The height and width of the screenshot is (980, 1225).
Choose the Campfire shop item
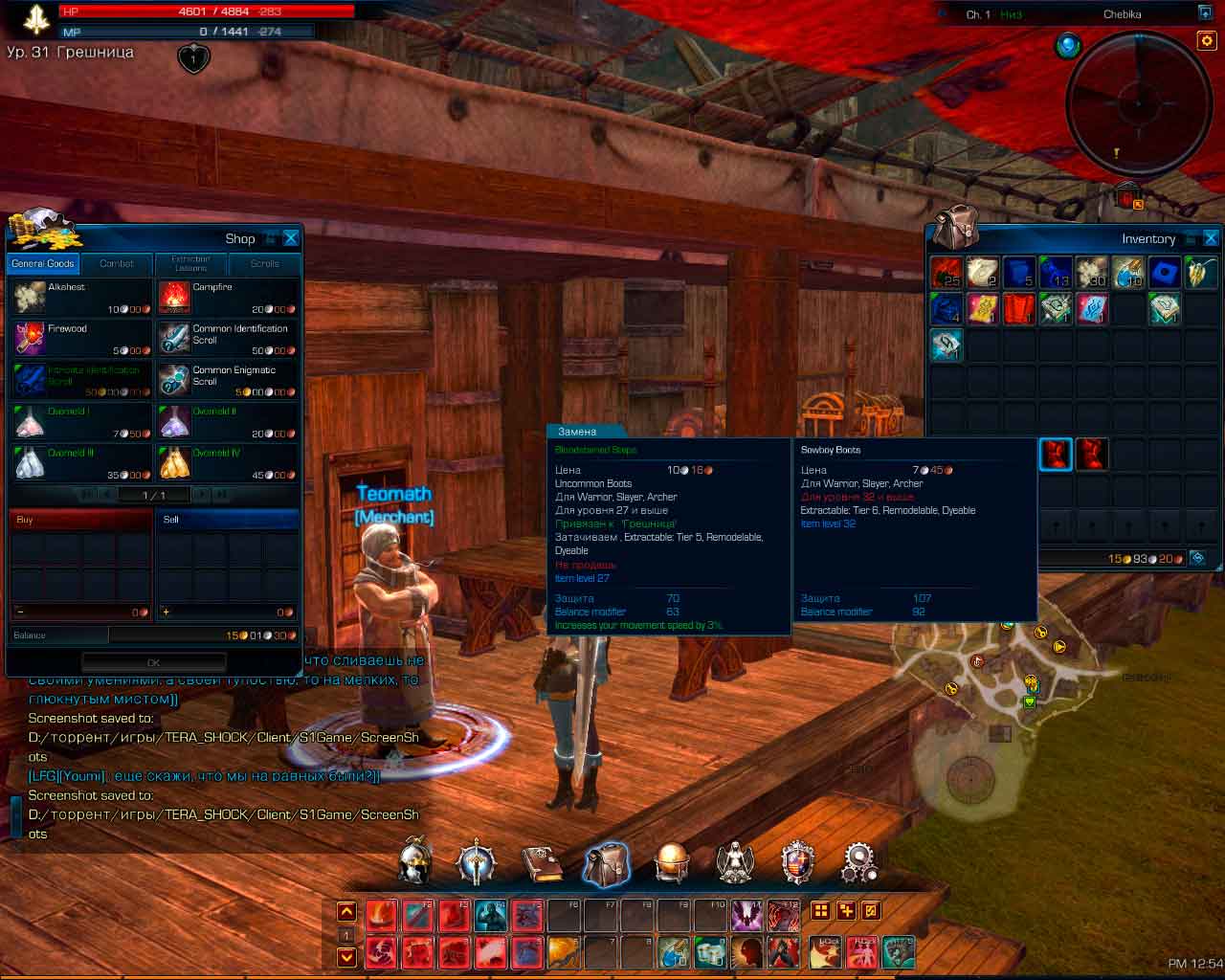[227, 298]
